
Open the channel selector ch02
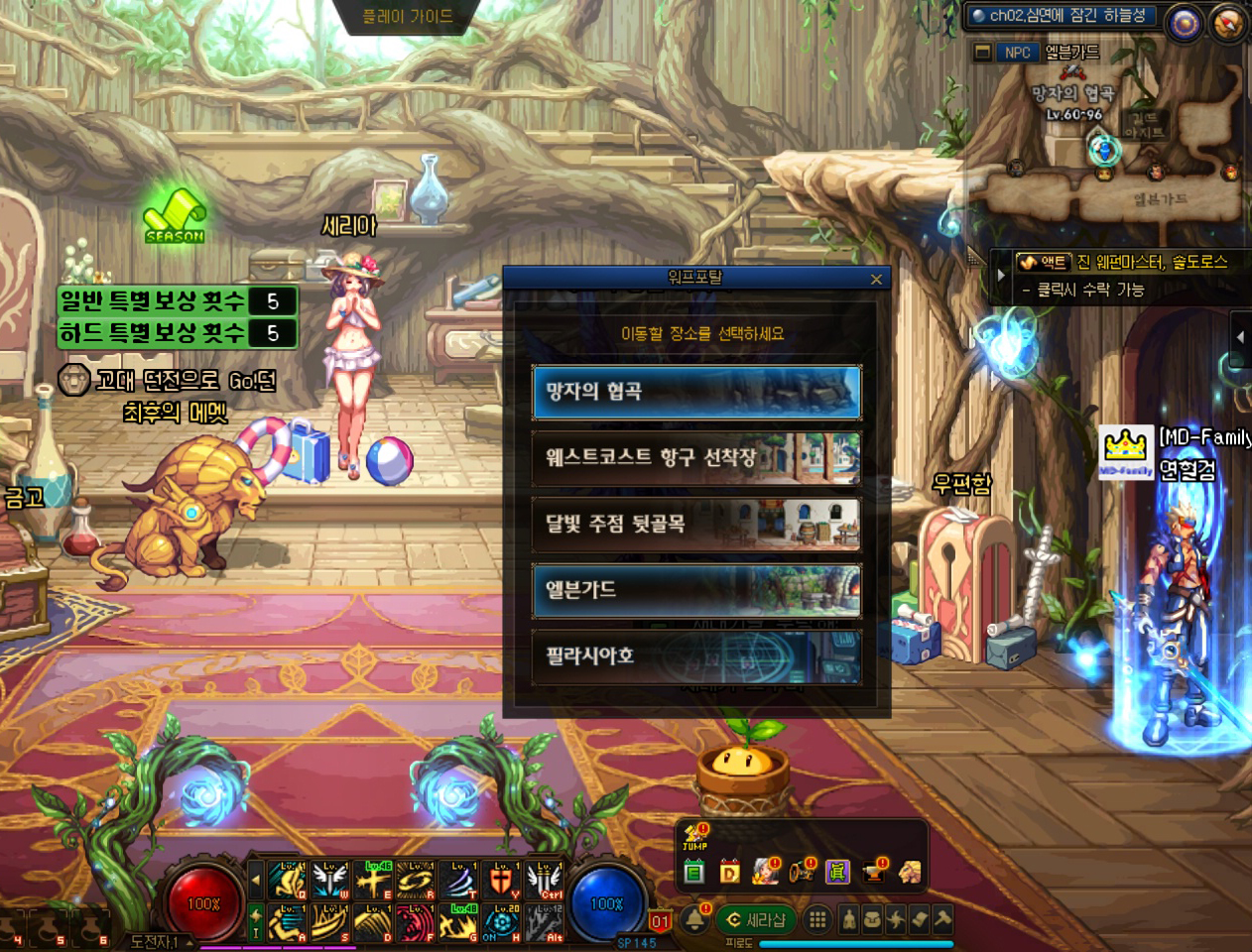(x=1059, y=16)
